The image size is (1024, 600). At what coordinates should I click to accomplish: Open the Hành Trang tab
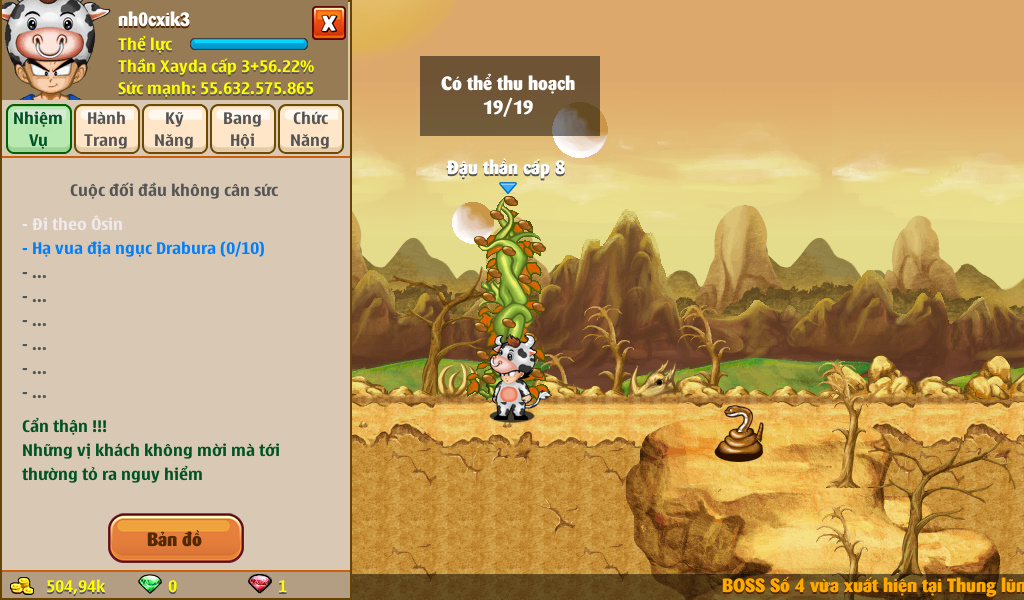pos(106,129)
